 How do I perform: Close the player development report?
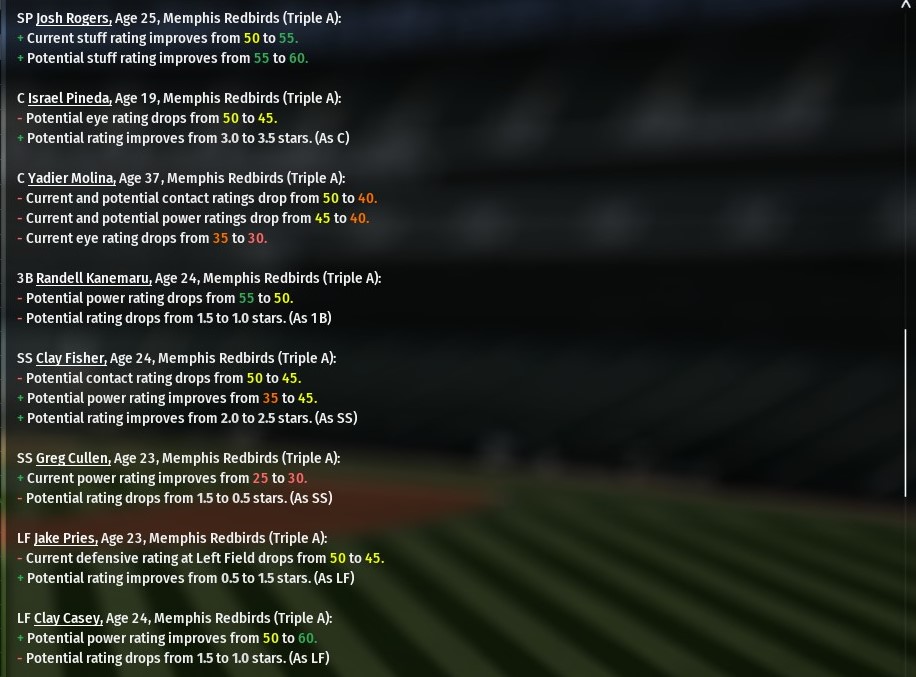pos(906,5)
